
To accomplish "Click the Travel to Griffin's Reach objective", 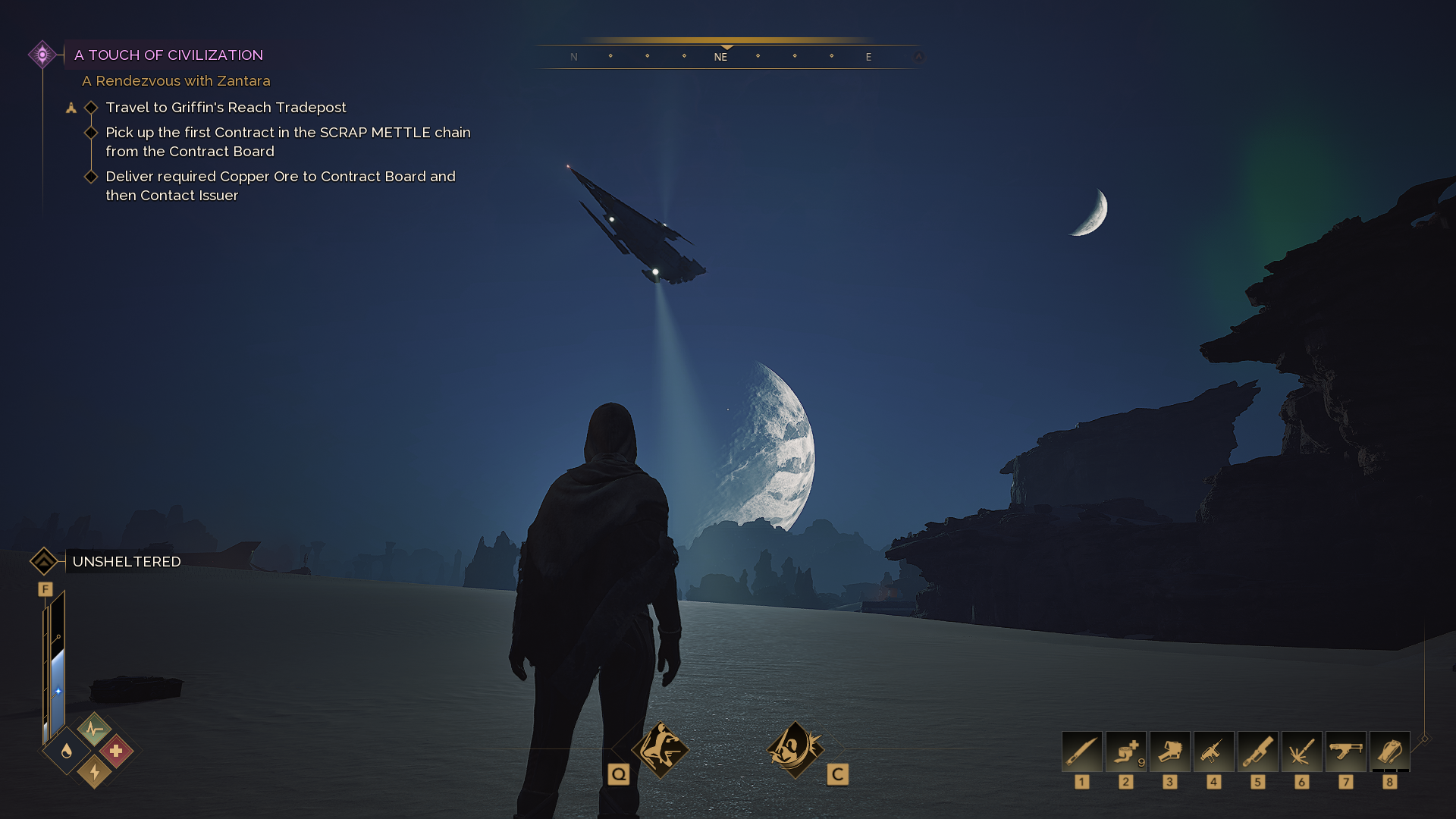I will (226, 108).
